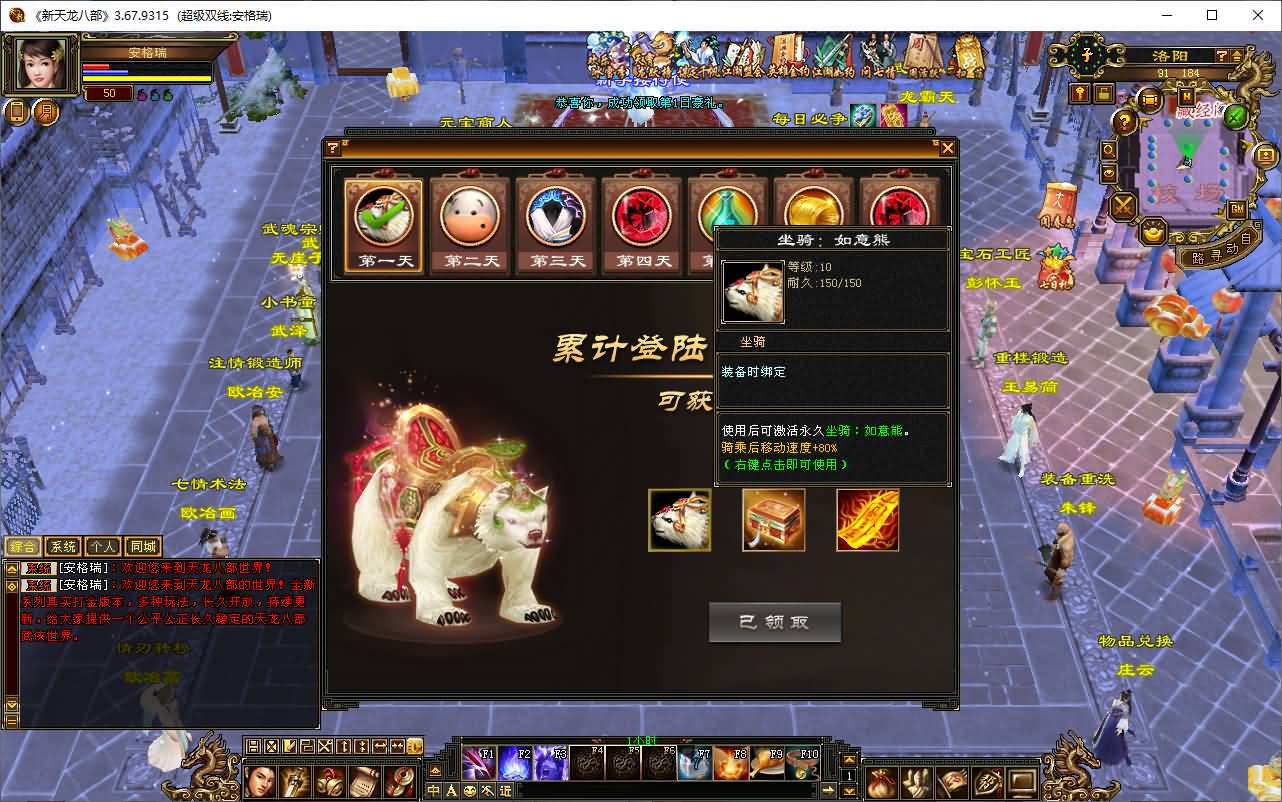The height and width of the screenshot is (802, 1282).
Task: Open the guild flag icon
Action: click(x=952, y=783)
